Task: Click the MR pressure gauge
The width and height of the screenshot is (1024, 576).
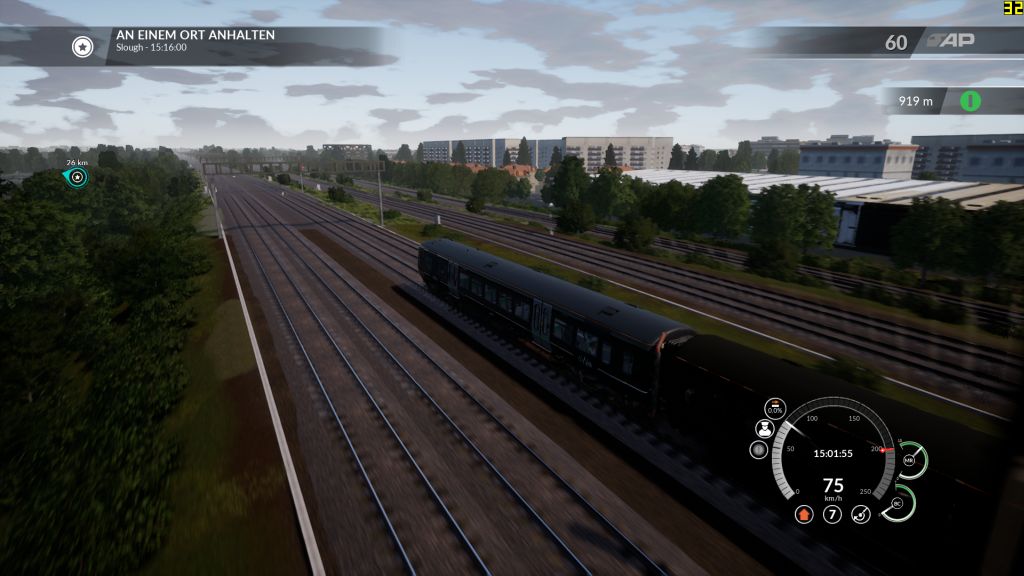Action: pos(910,461)
